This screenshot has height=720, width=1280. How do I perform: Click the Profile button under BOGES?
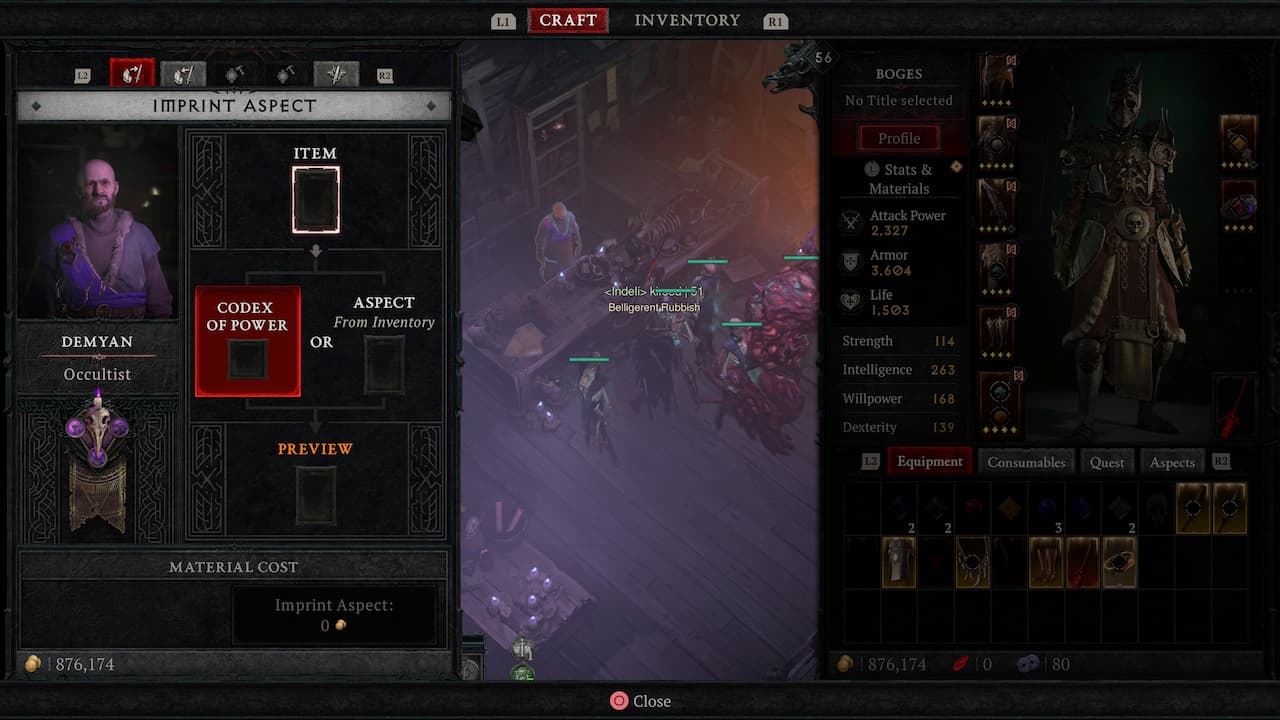[899, 138]
